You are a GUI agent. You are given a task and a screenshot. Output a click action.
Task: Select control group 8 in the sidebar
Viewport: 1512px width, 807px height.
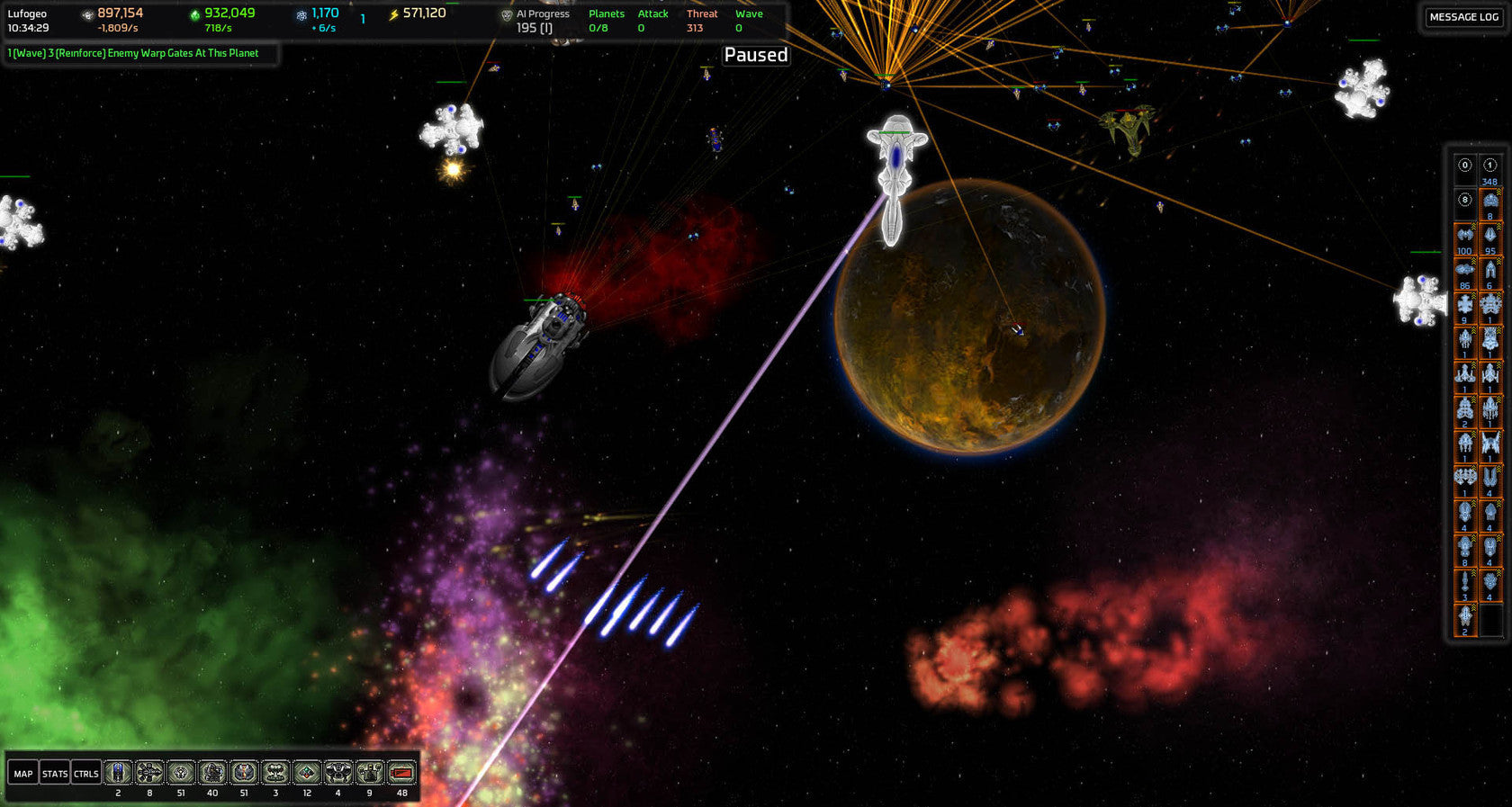(1465, 200)
